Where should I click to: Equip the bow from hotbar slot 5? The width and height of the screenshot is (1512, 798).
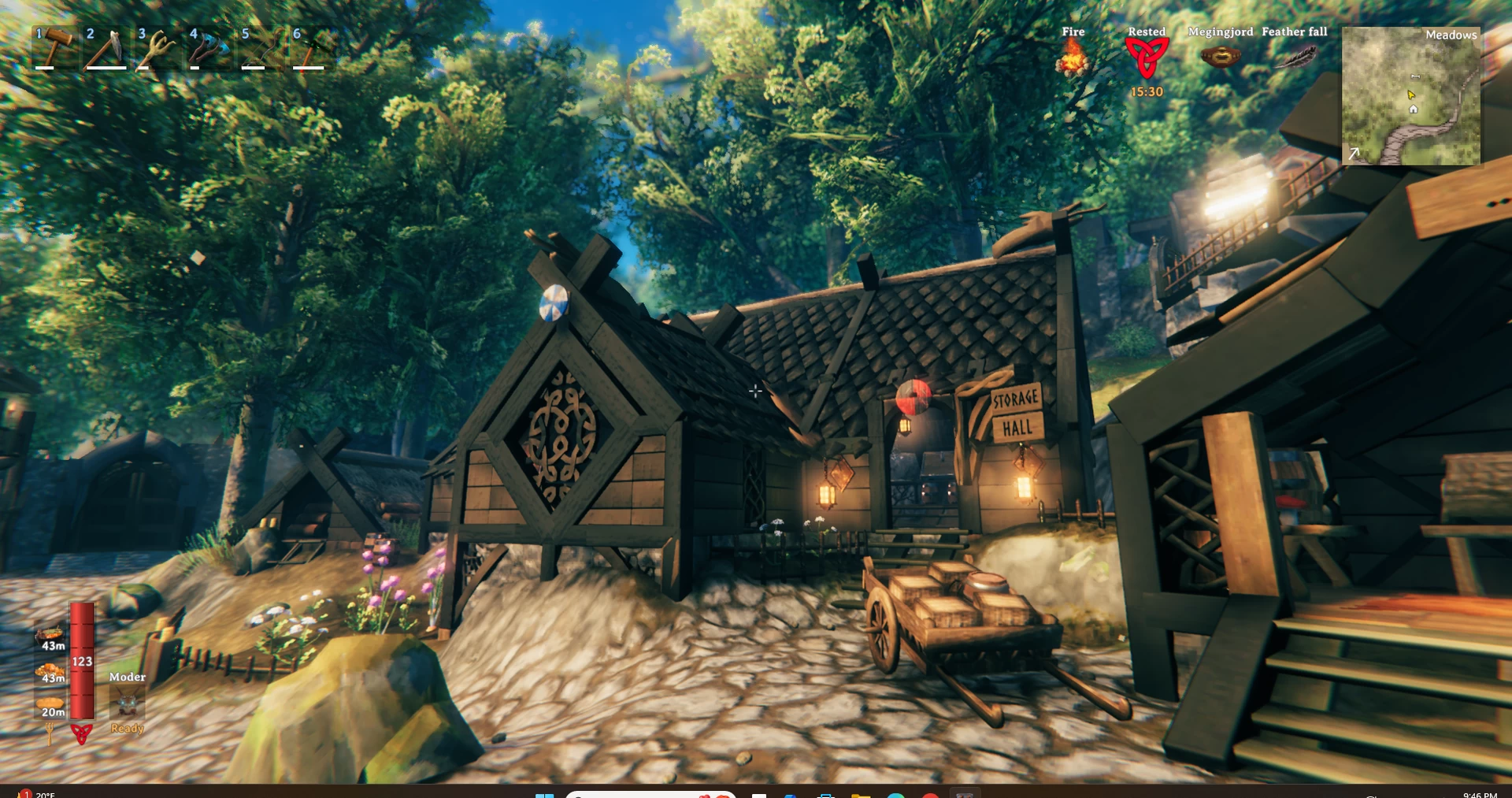tap(261, 49)
